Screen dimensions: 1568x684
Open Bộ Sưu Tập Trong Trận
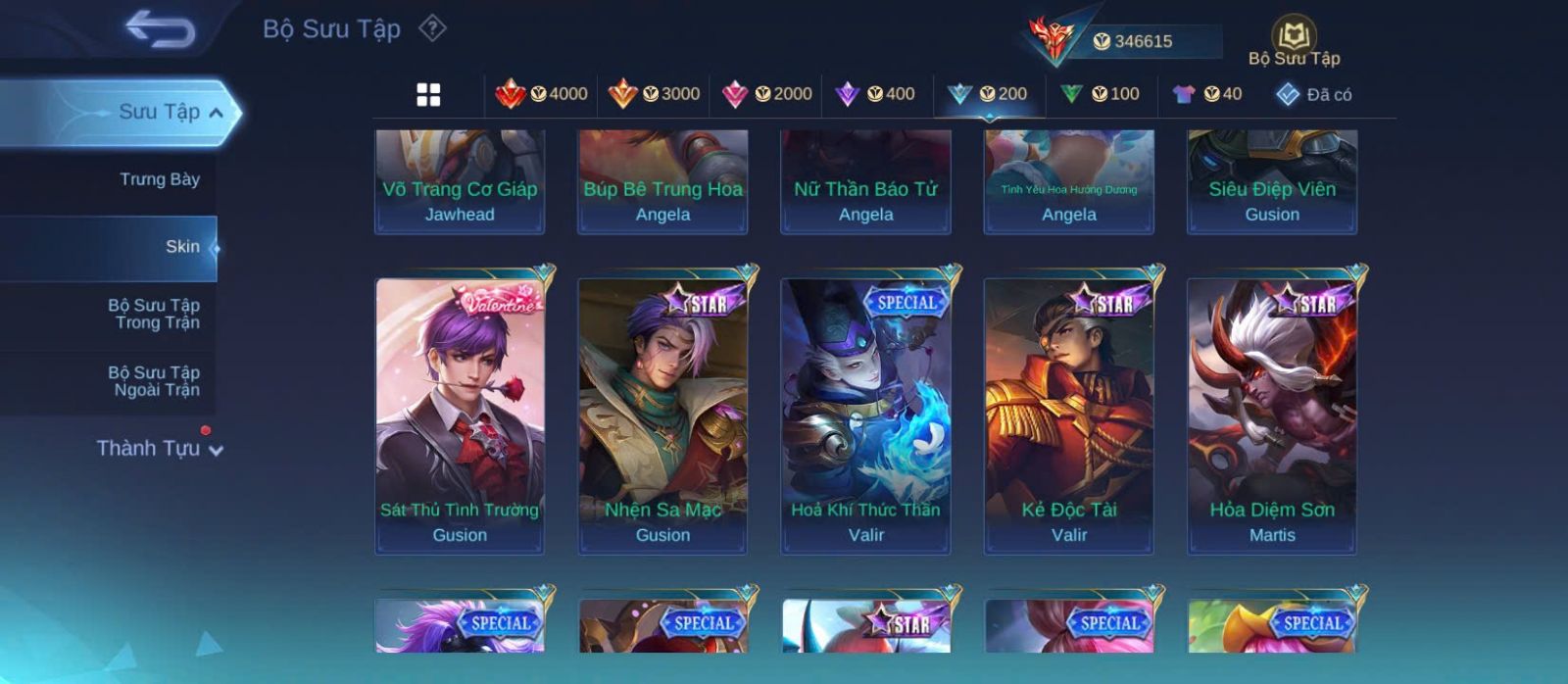(x=154, y=314)
